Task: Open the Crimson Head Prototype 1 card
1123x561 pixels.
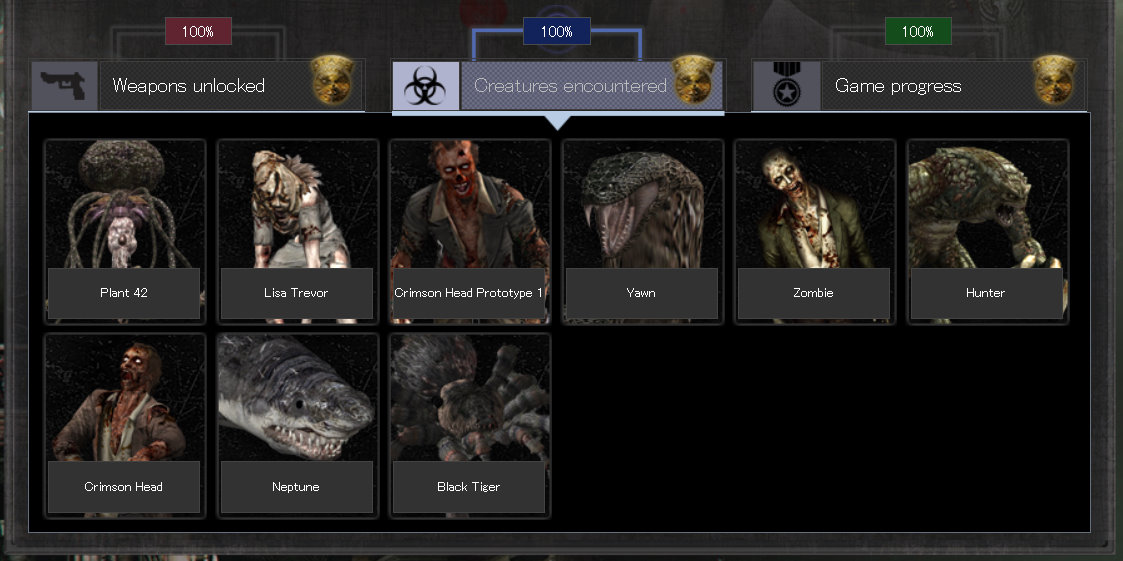Action: 470,231
